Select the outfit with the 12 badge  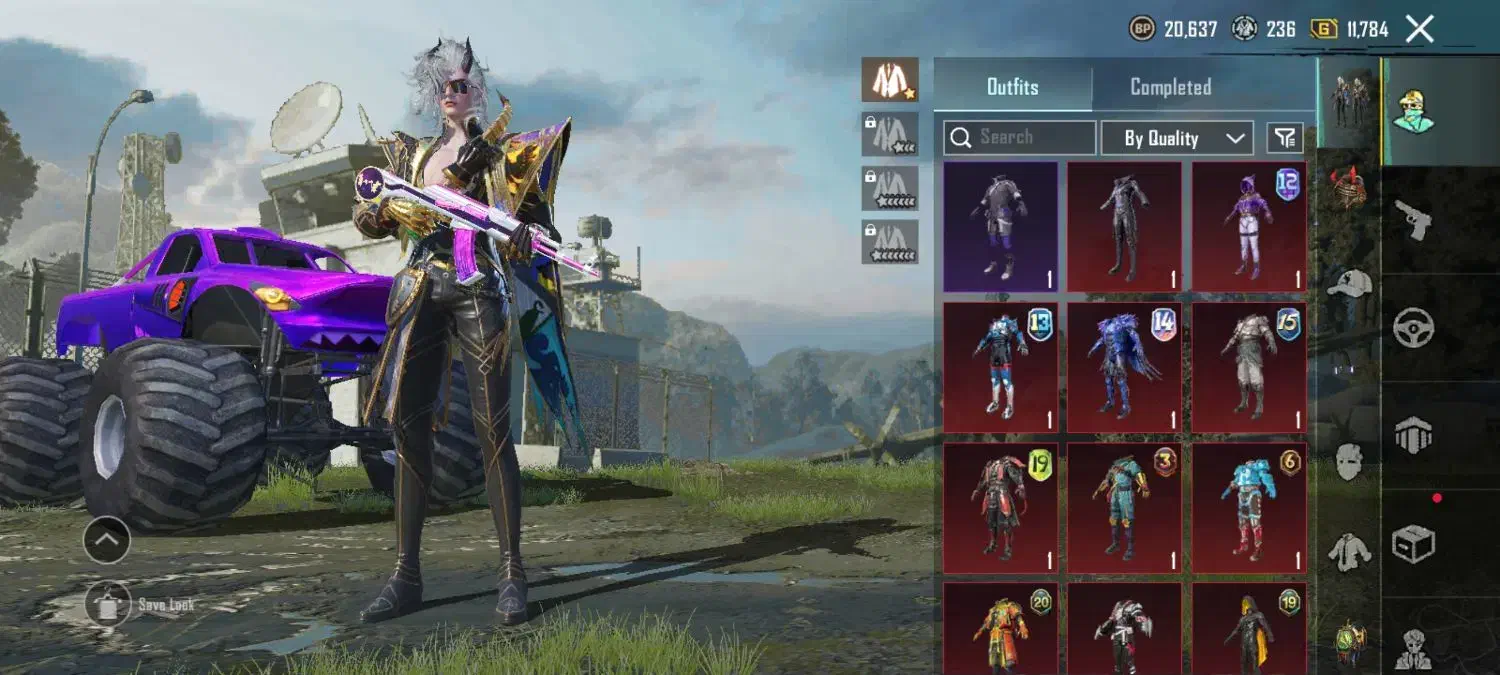point(1248,227)
